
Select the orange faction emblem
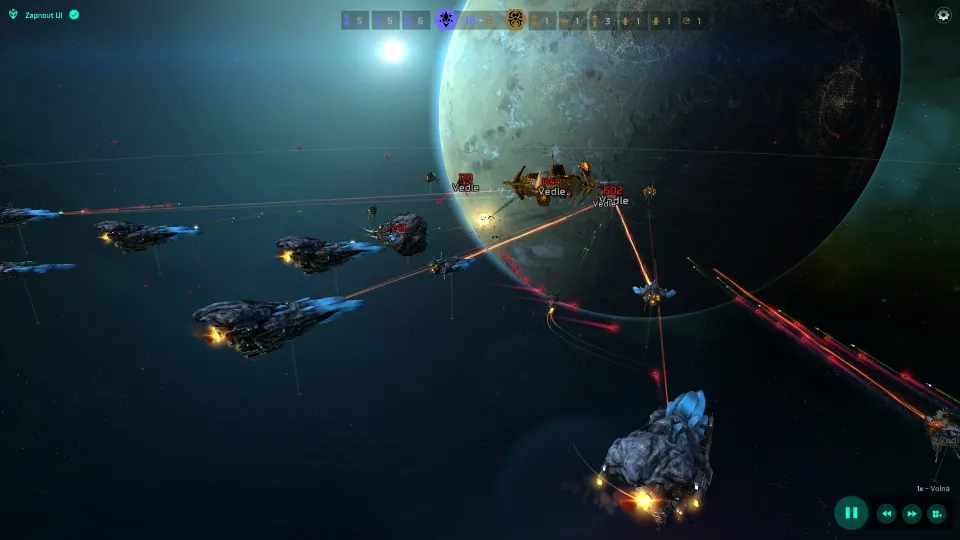(515, 19)
